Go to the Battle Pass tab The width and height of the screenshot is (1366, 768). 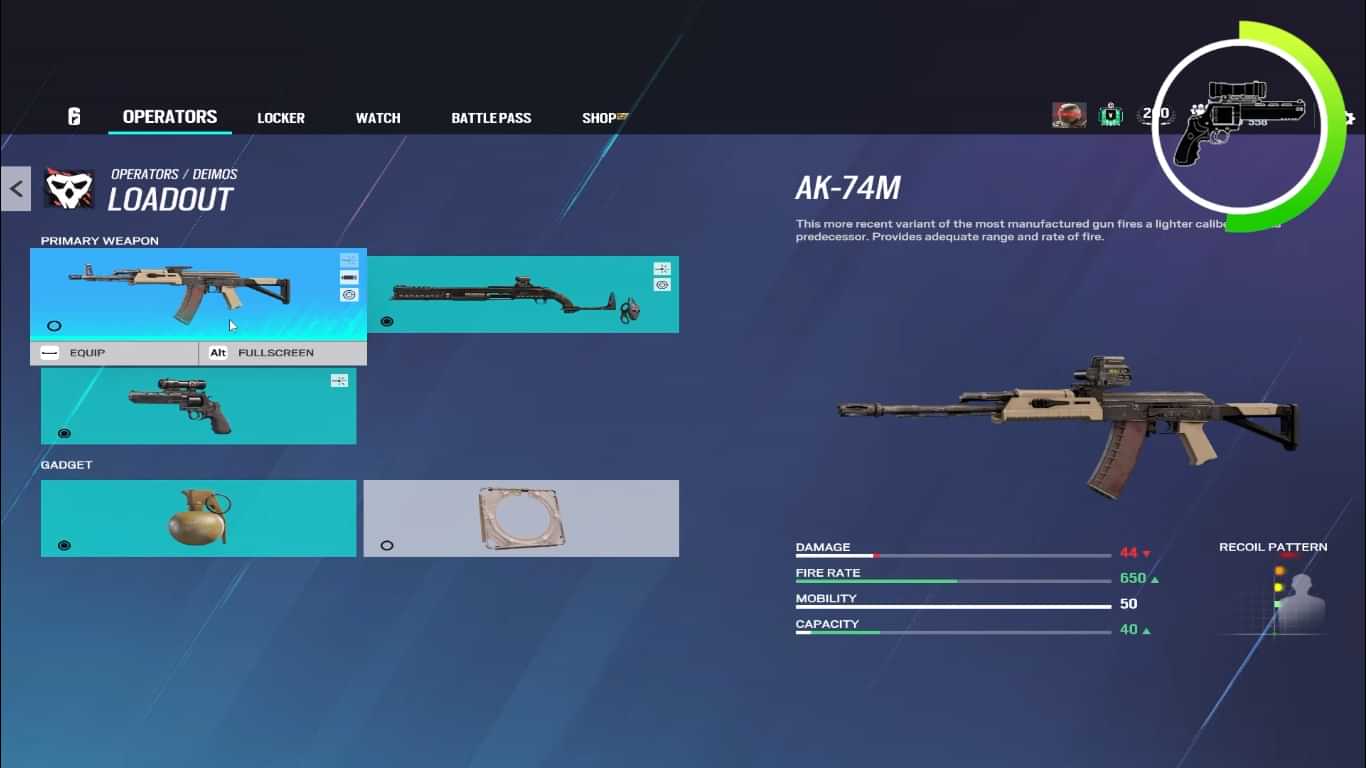[x=491, y=118]
